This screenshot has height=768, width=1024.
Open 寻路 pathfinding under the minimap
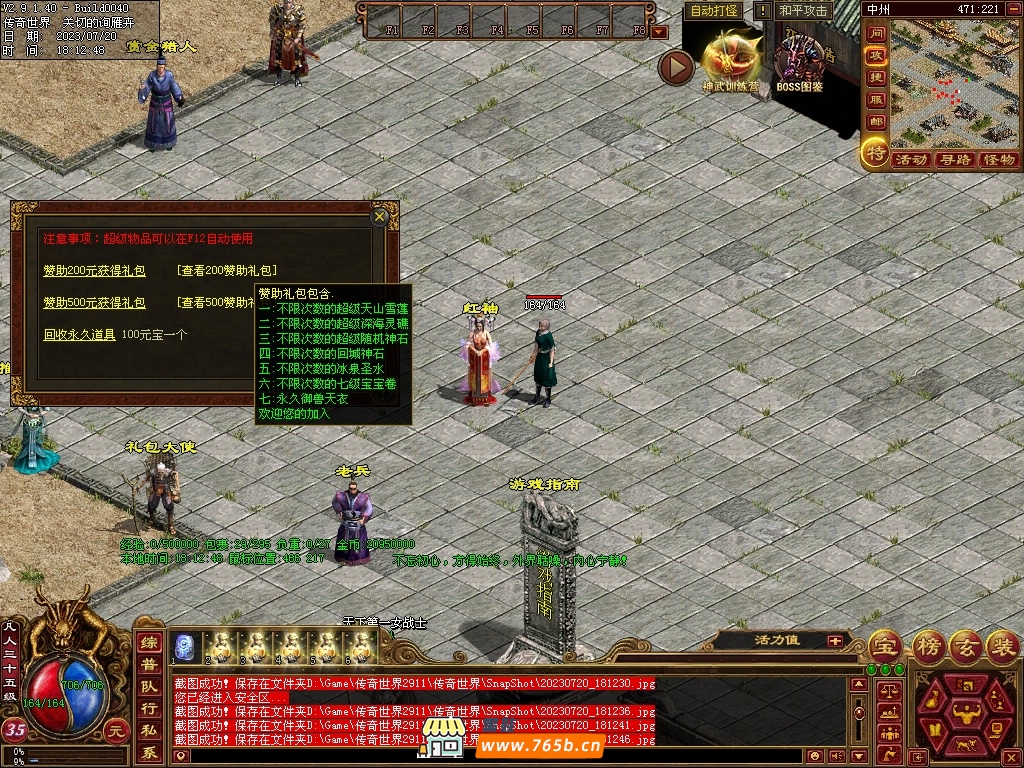[955, 159]
